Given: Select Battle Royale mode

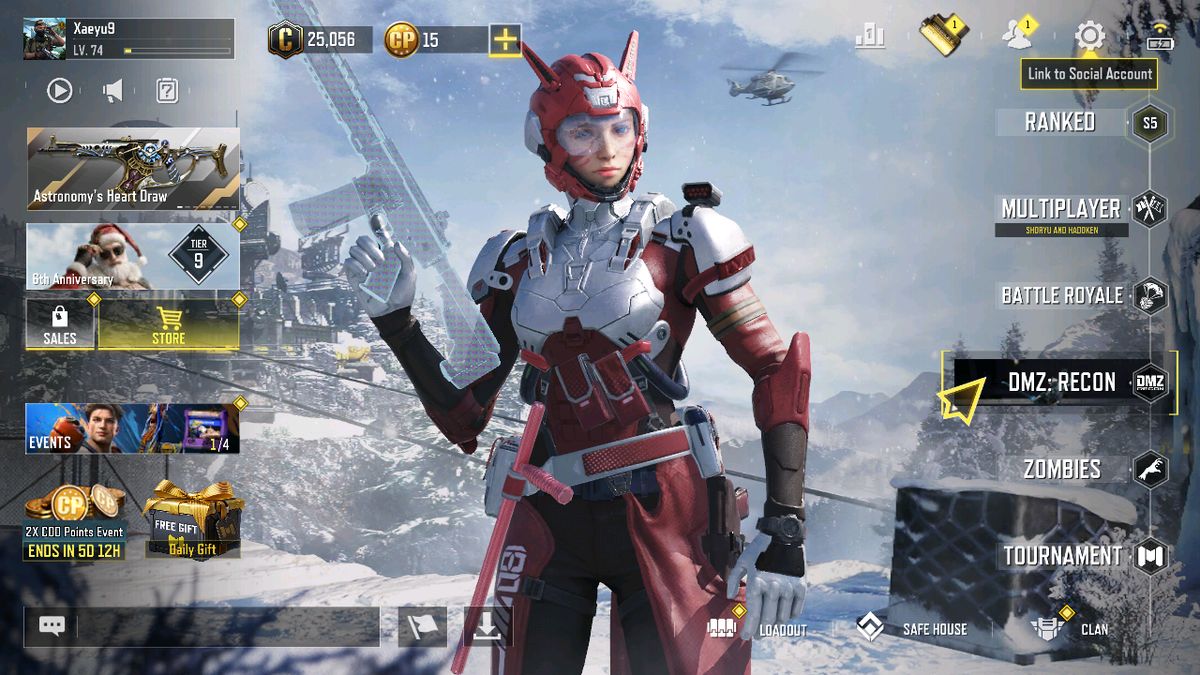Looking at the screenshot, I should coord(1061,295).
